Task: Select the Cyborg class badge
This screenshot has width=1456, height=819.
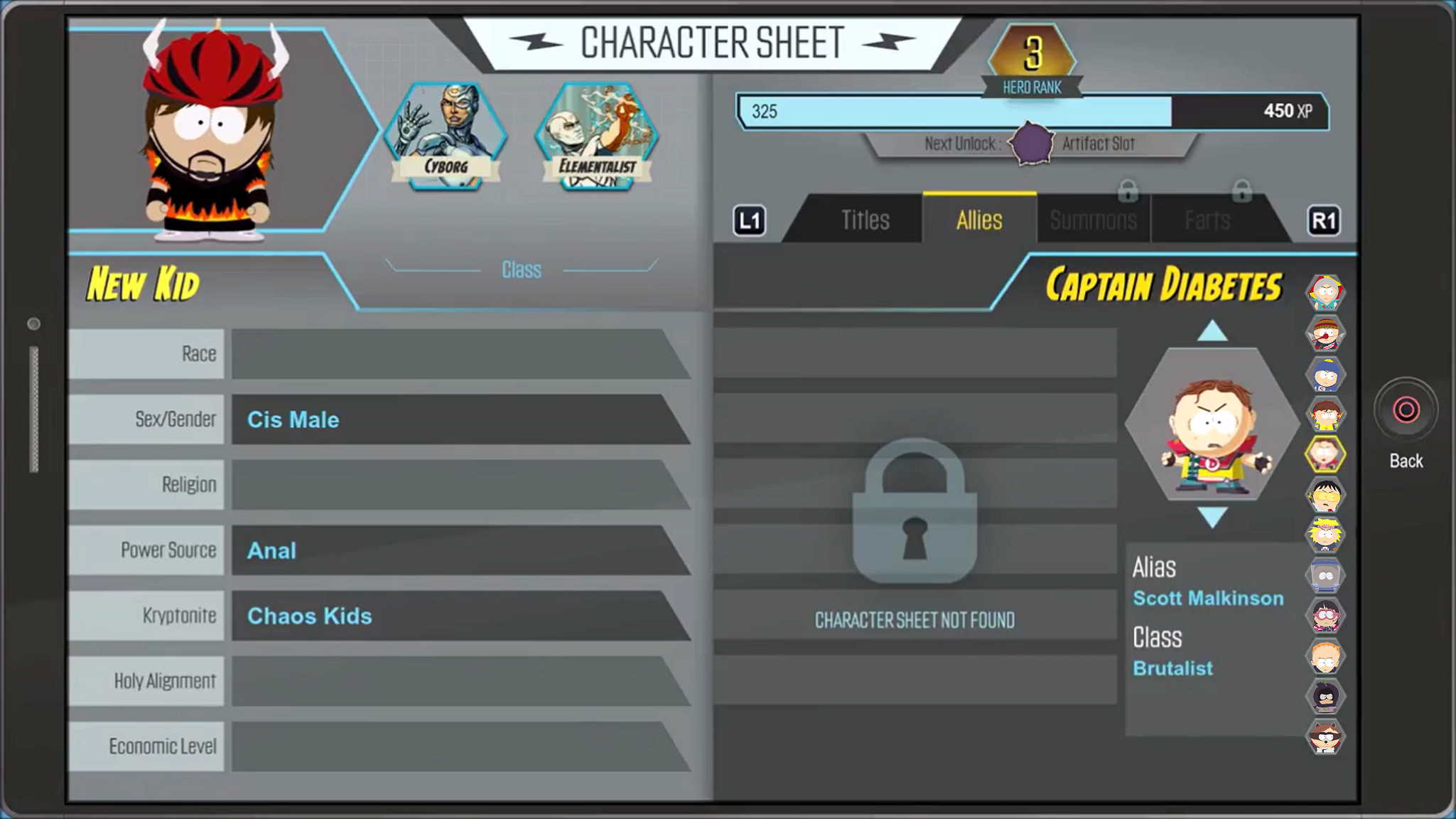Action: click(446, 136)
